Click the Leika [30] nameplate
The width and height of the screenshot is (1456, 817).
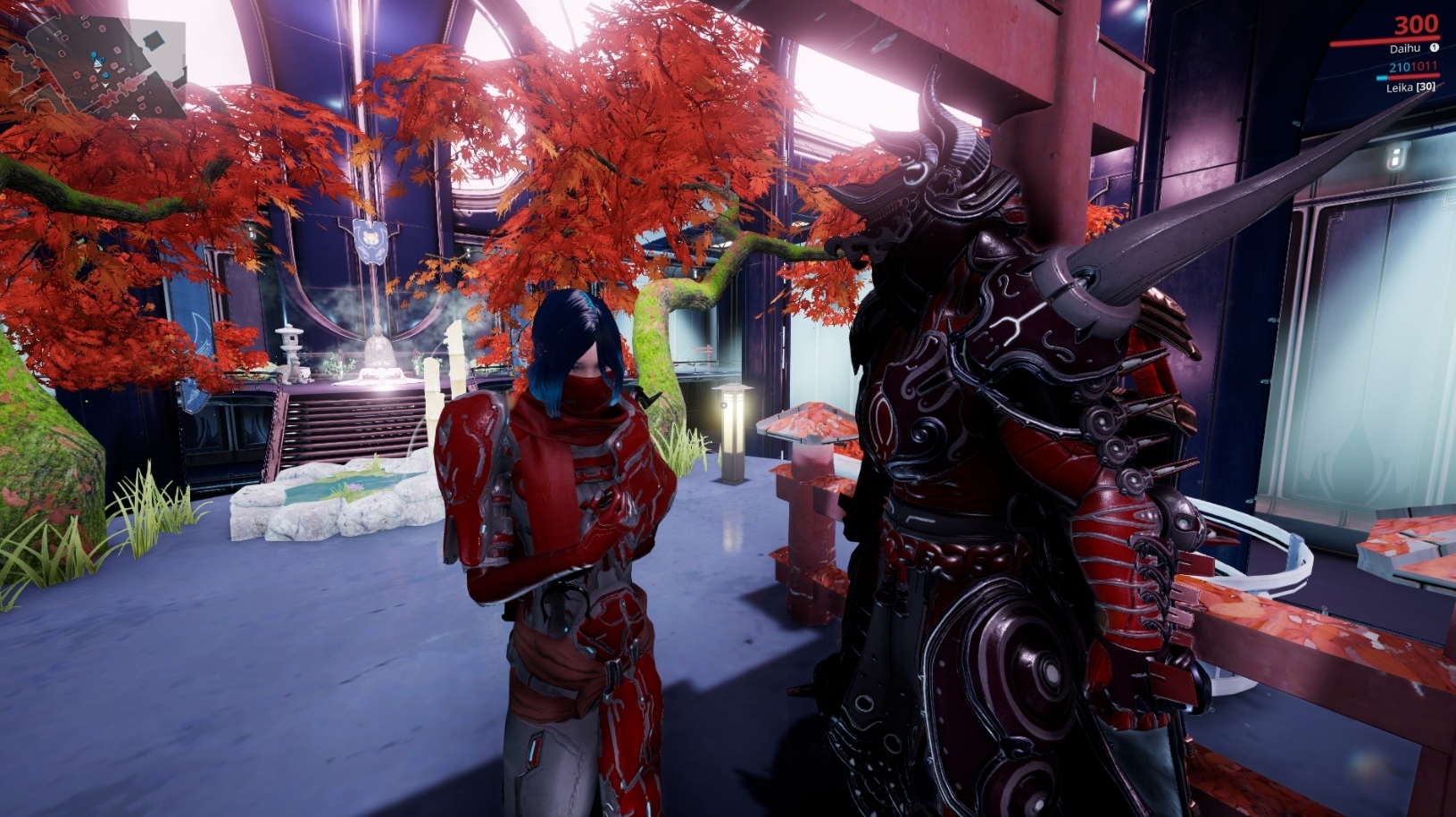point(1410,88)
